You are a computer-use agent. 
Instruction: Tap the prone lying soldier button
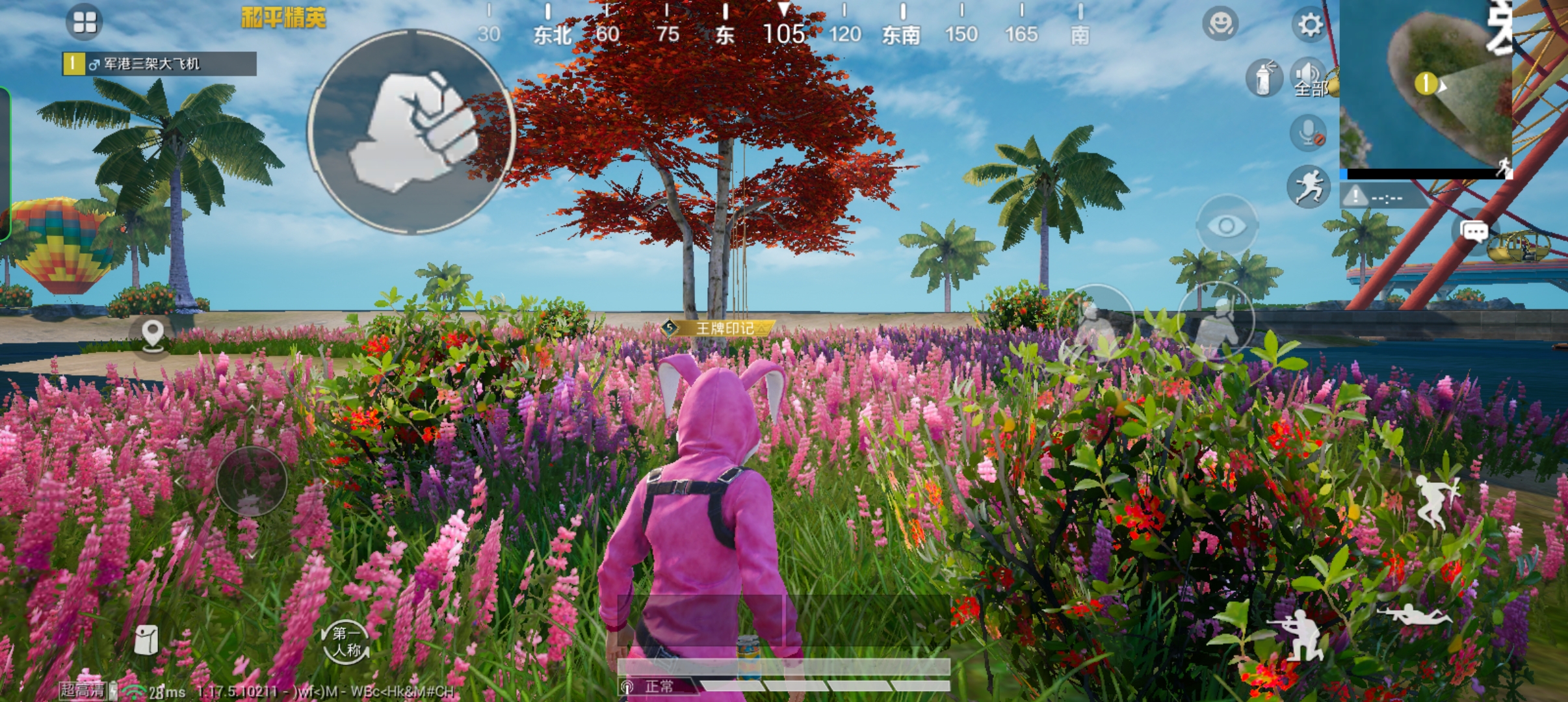tap(1414, 614)
